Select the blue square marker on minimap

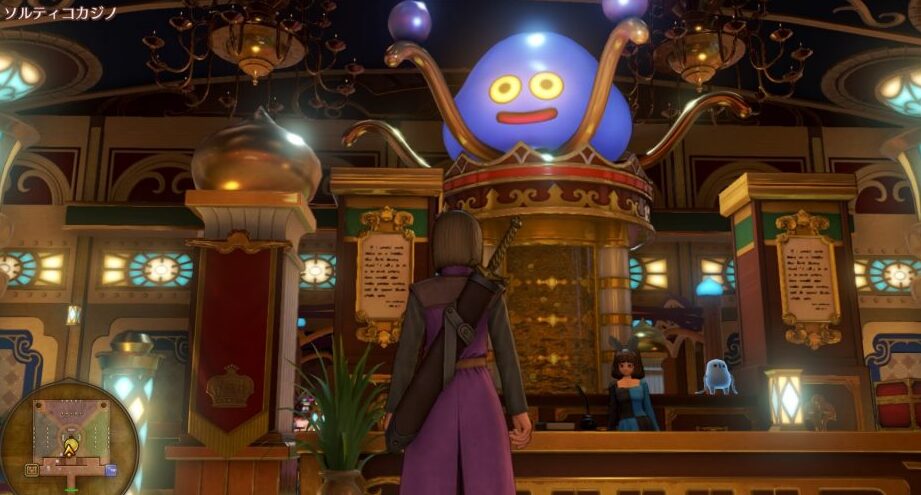coord(110,469)
